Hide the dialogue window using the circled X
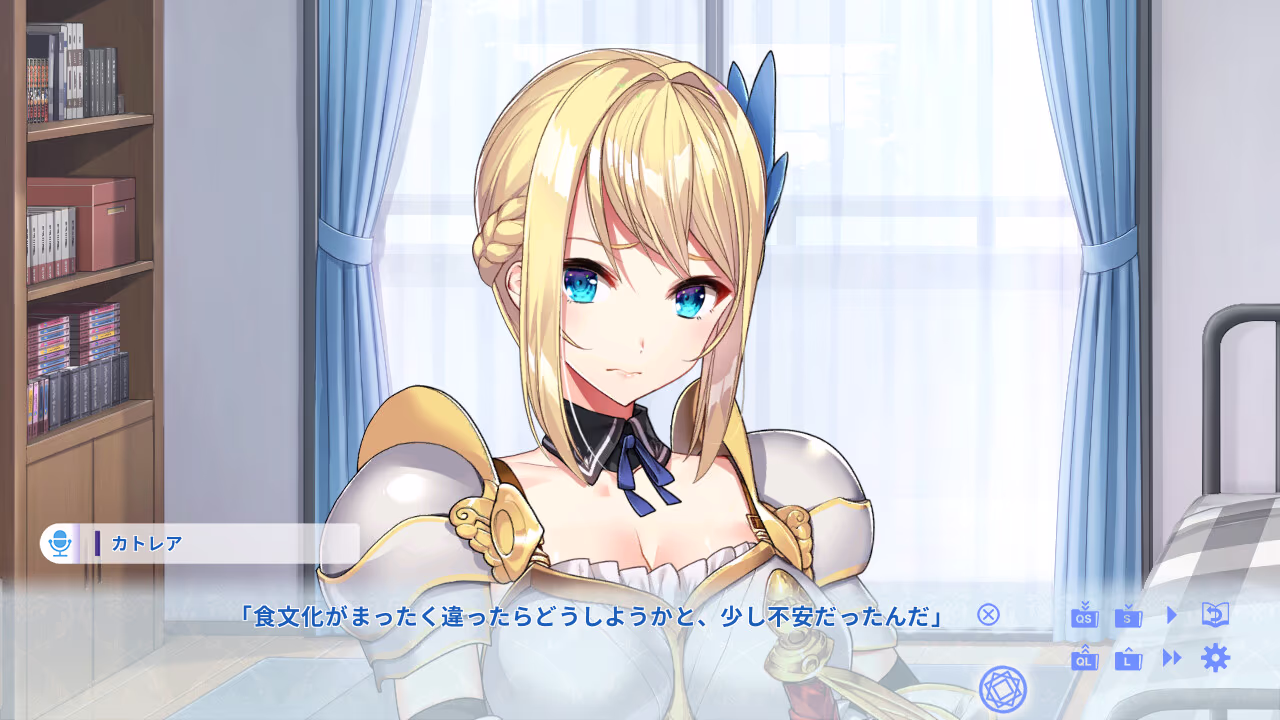The image size is (1280, 720). coord(988,615)
